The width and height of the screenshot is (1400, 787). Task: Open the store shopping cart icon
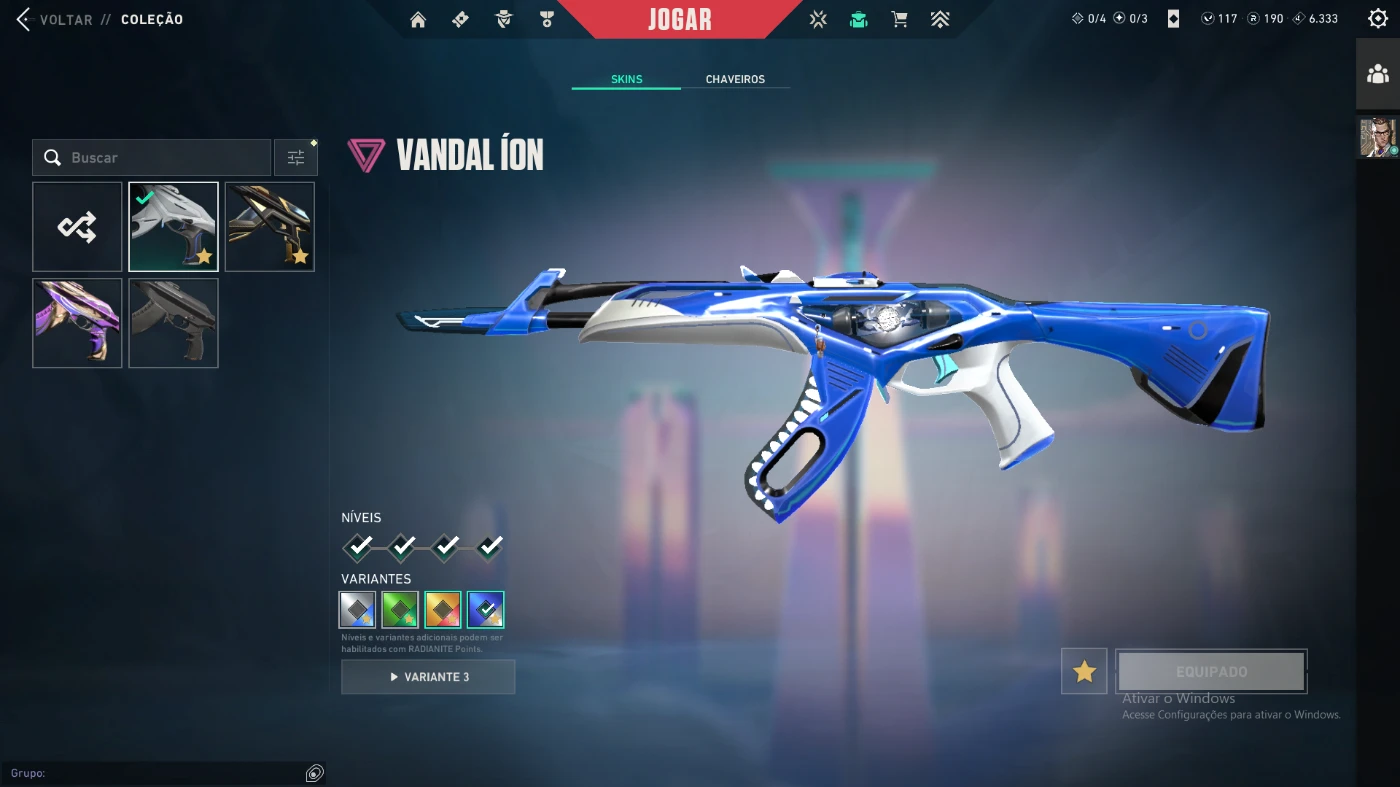click(x=899, y=19)
